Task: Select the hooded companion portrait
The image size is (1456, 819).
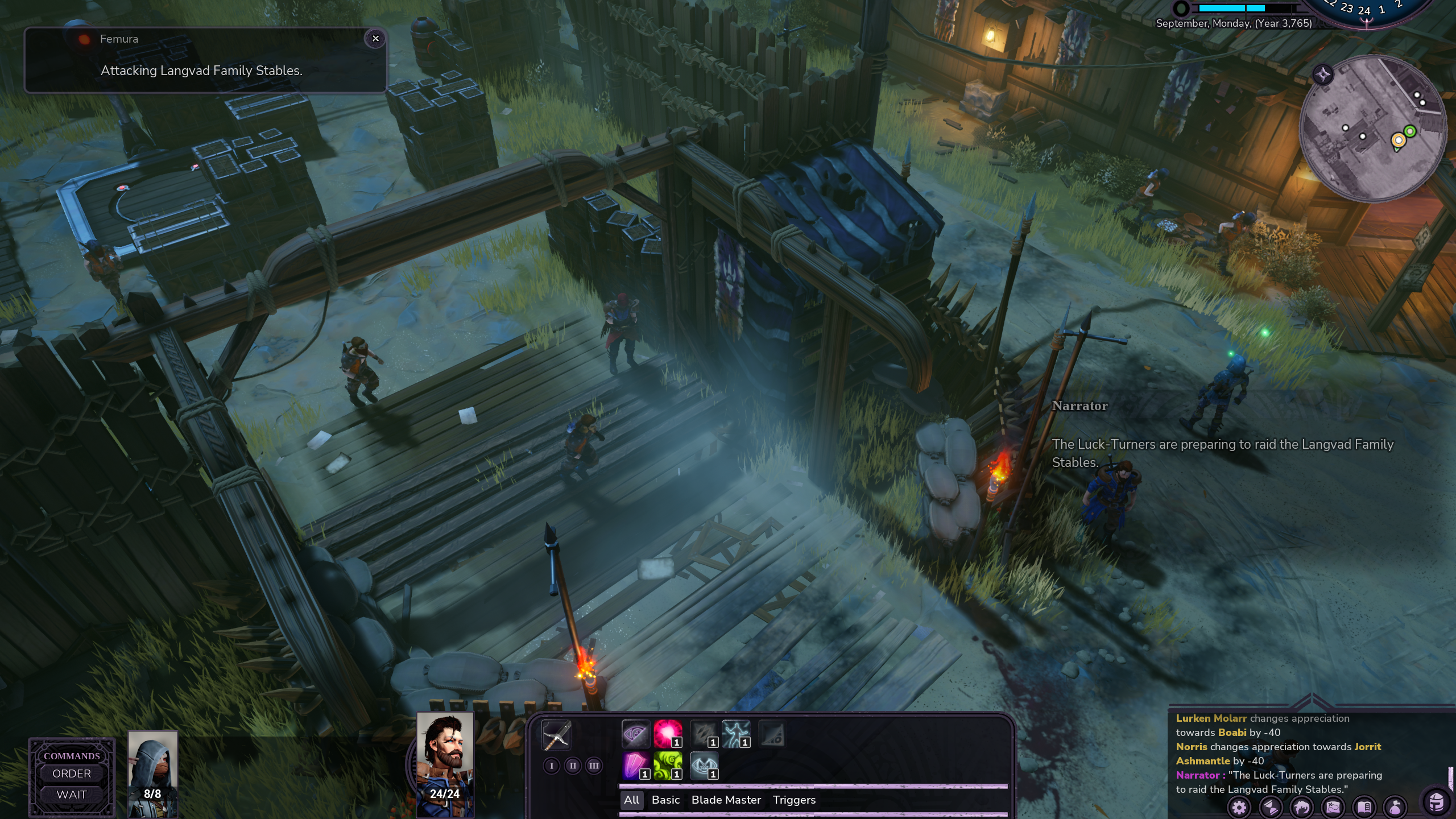Action: click(152, 773)
